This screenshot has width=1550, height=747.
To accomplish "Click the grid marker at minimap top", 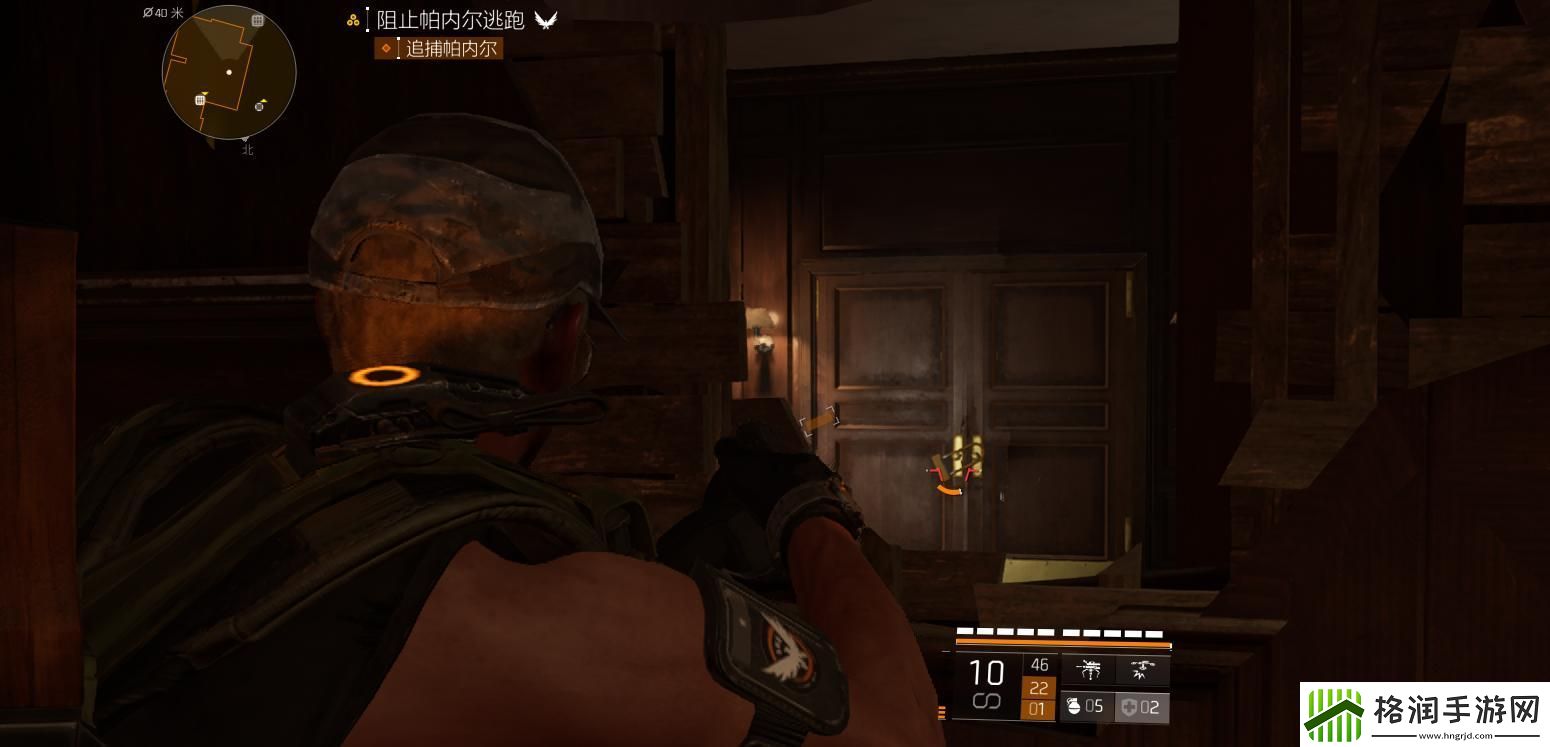I will [x=258, y=20].
